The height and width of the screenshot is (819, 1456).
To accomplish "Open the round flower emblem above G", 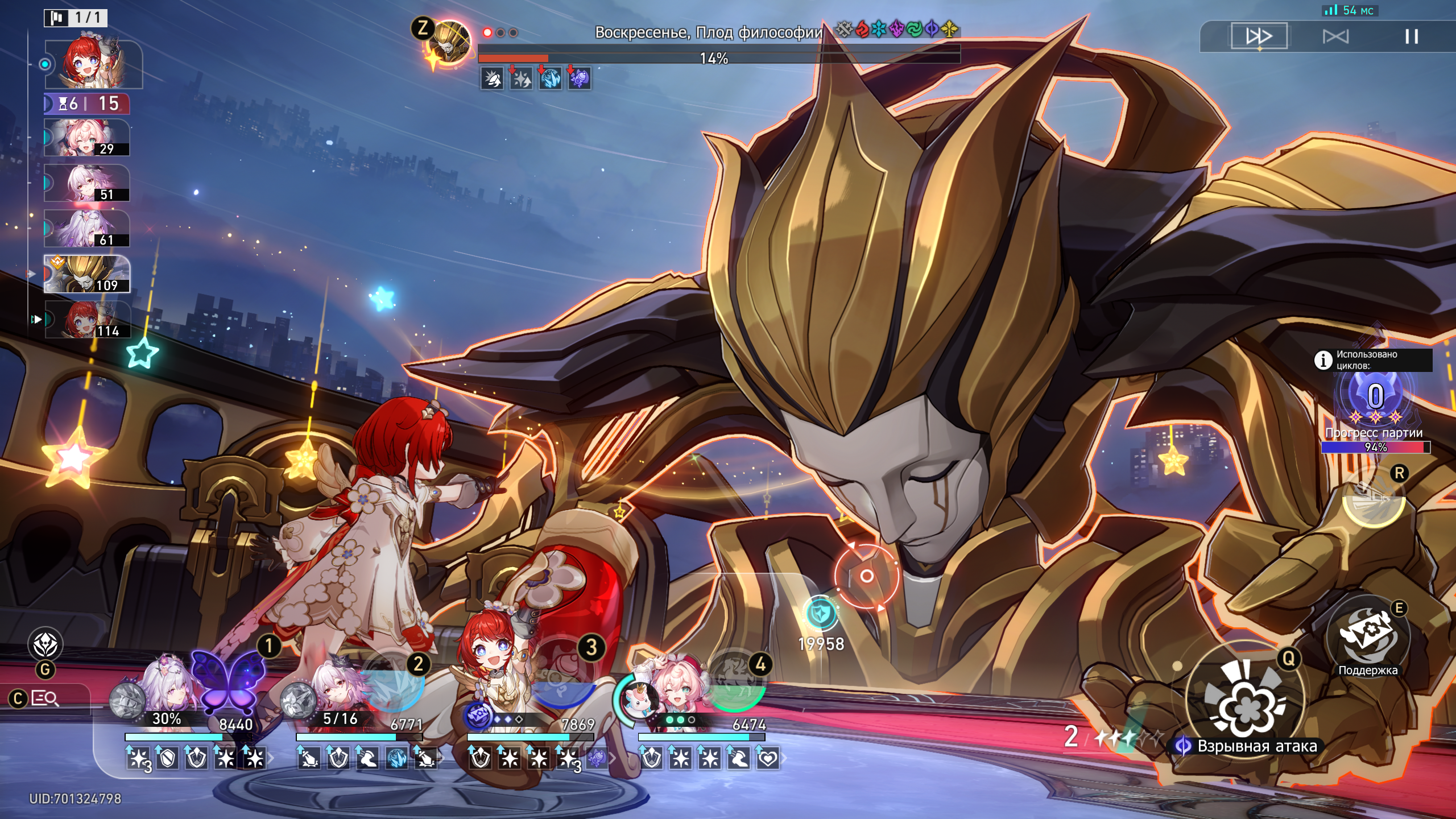I will (x=45, y=644).
